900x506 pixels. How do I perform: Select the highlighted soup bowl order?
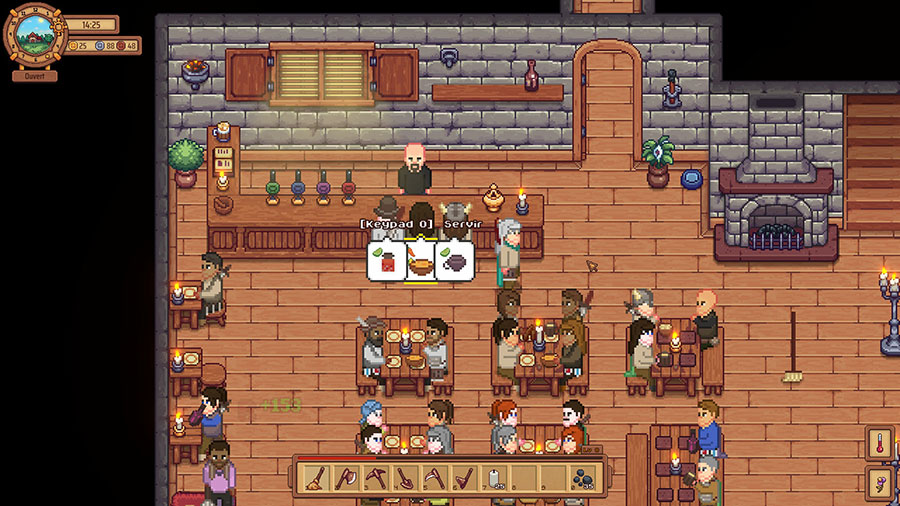419,262
